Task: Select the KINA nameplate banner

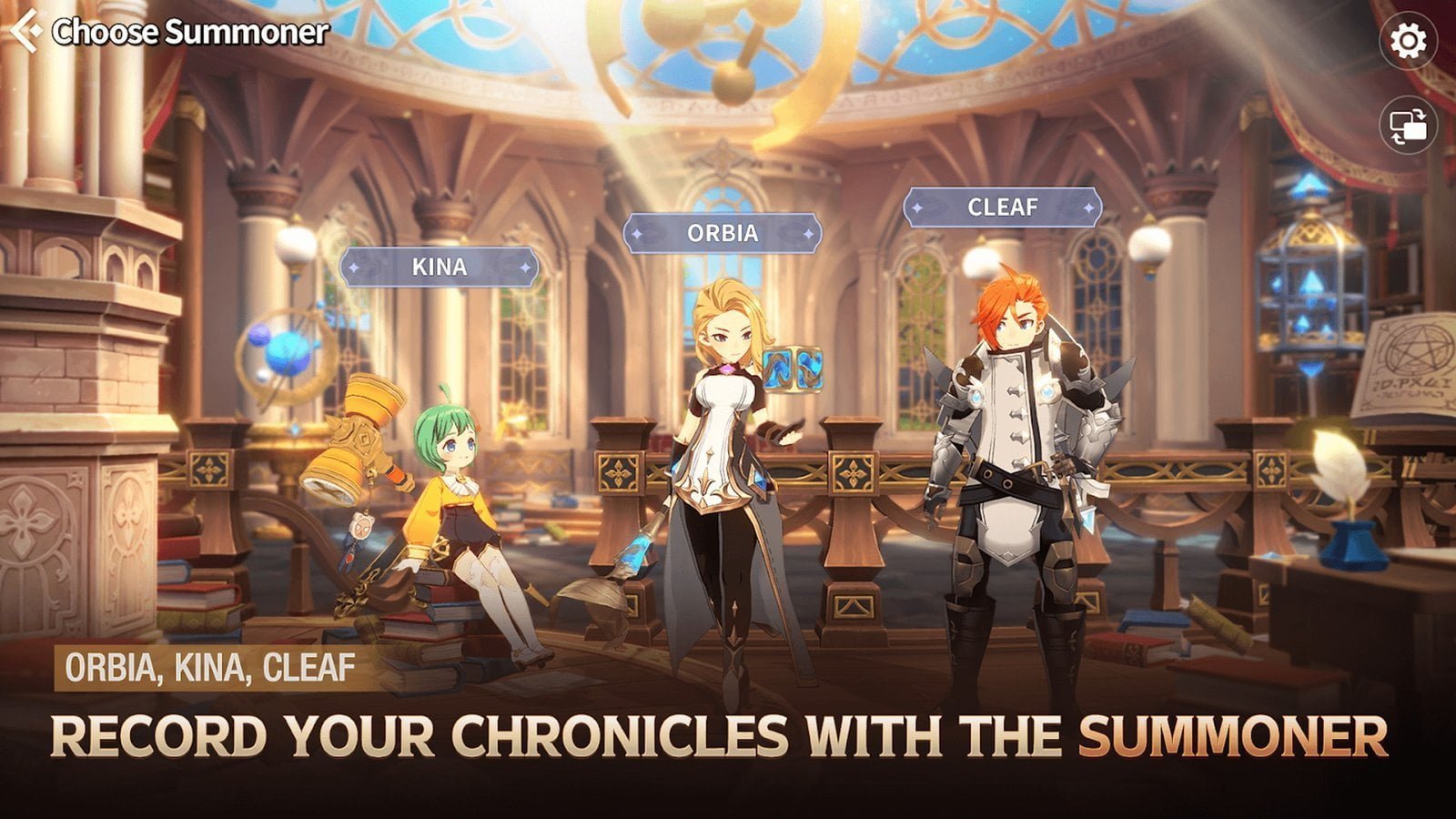Action: pyautogui.click(x=439, y=268)
